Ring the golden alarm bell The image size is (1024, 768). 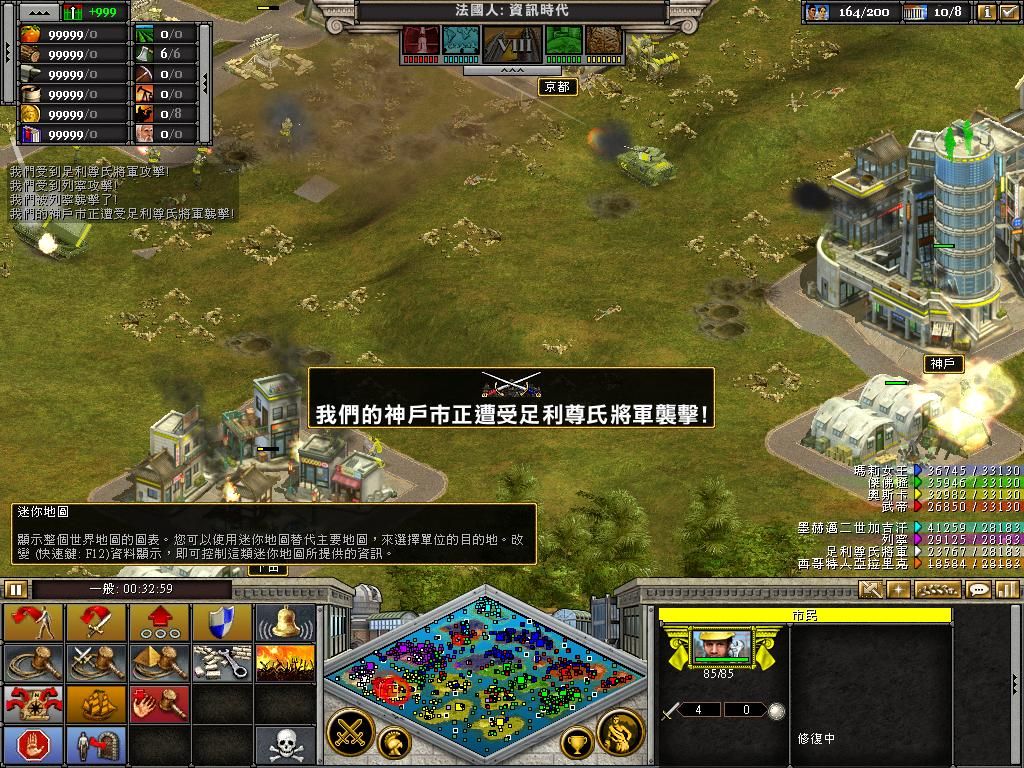pyautogui.click(x=284, y=622)
